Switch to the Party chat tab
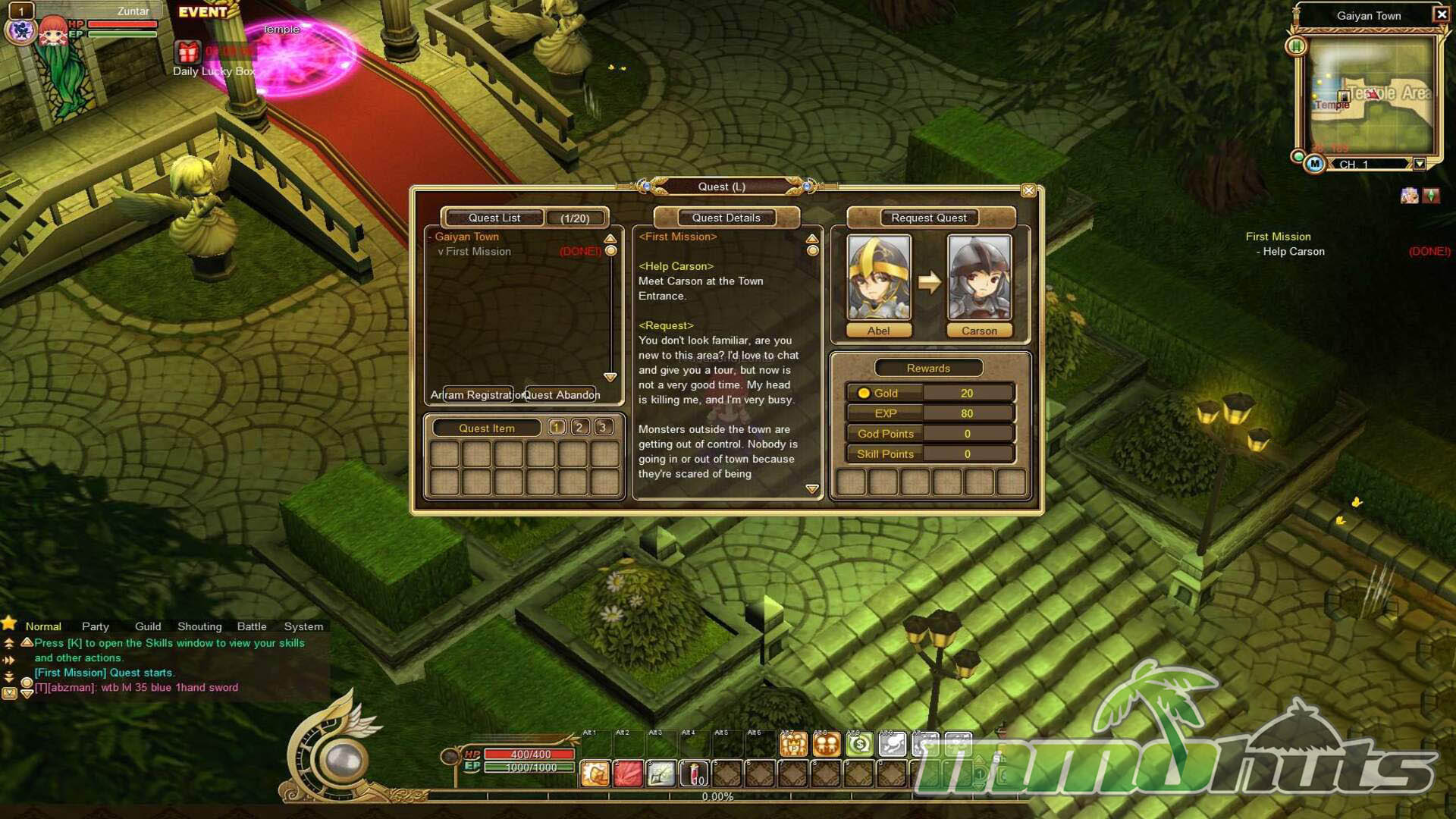Viewport: 1456px width, 819px height. click(x=96, y=626)
